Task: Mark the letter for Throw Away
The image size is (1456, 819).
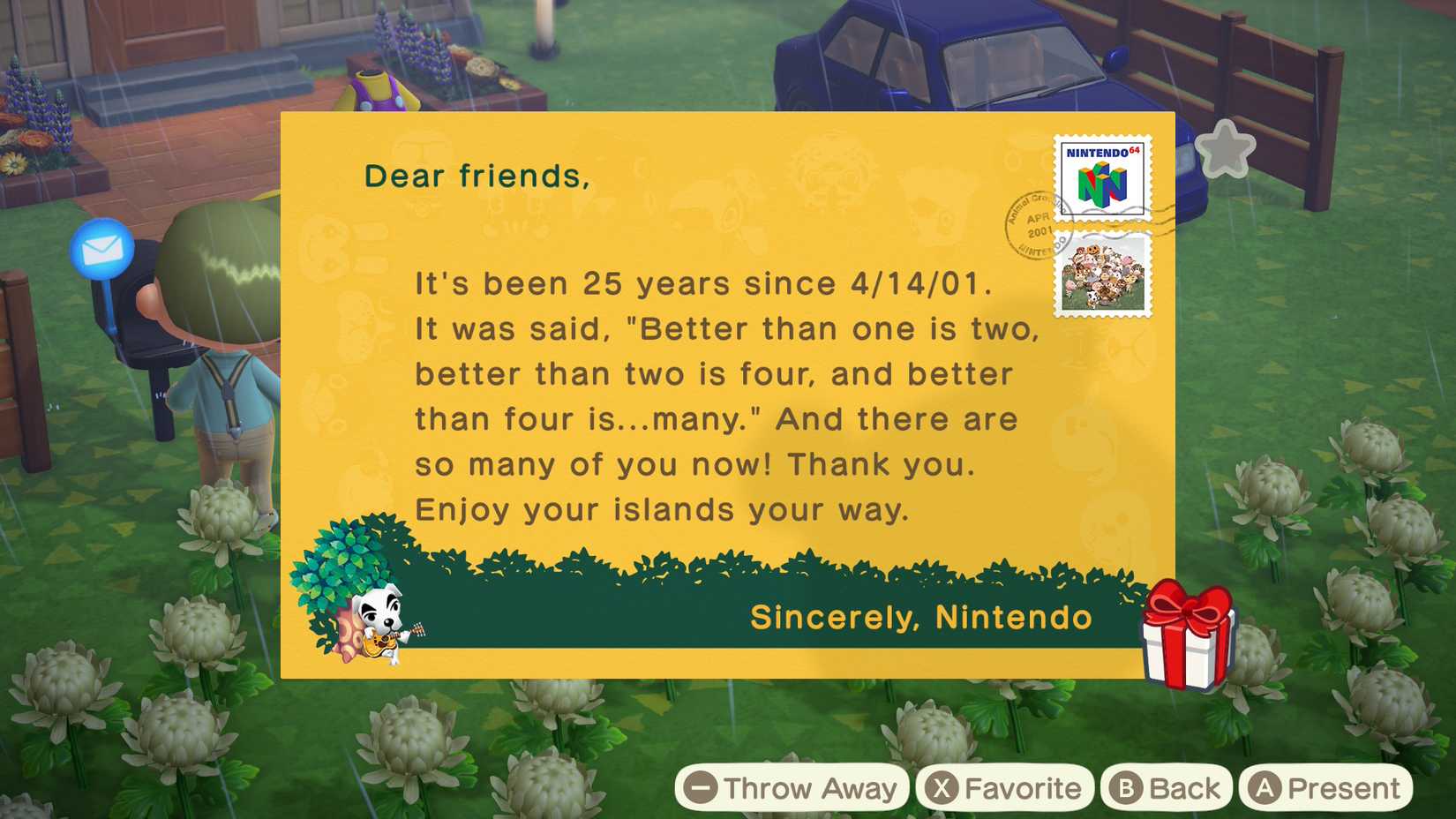Action: [x=790, y=788]
